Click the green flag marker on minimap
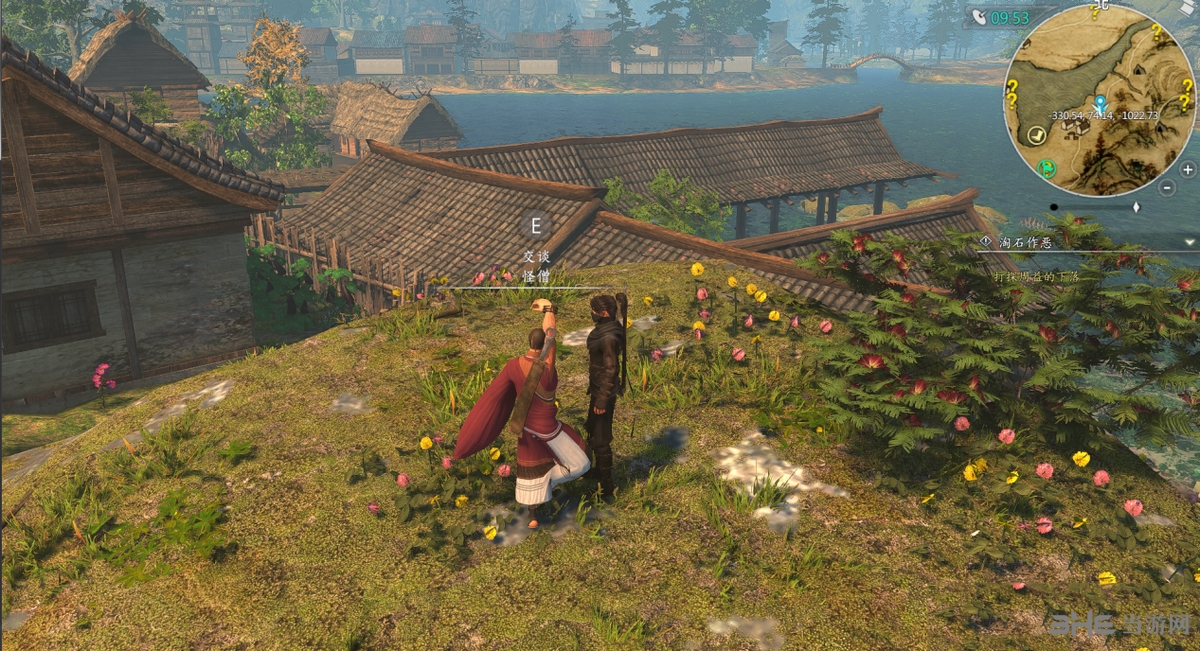 click(x=1047, y=167)
